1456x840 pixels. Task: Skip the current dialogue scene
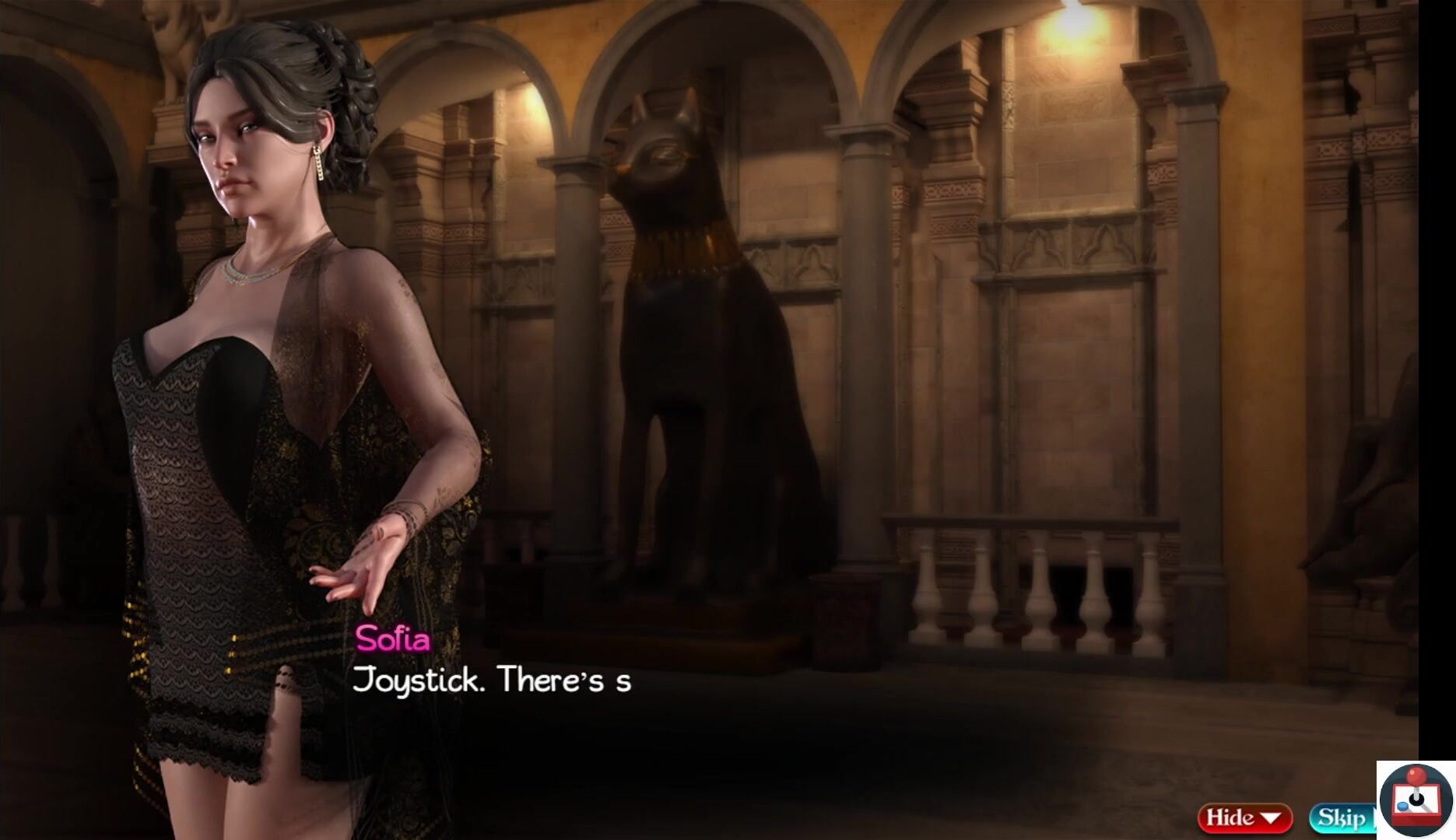(1342, 818)
